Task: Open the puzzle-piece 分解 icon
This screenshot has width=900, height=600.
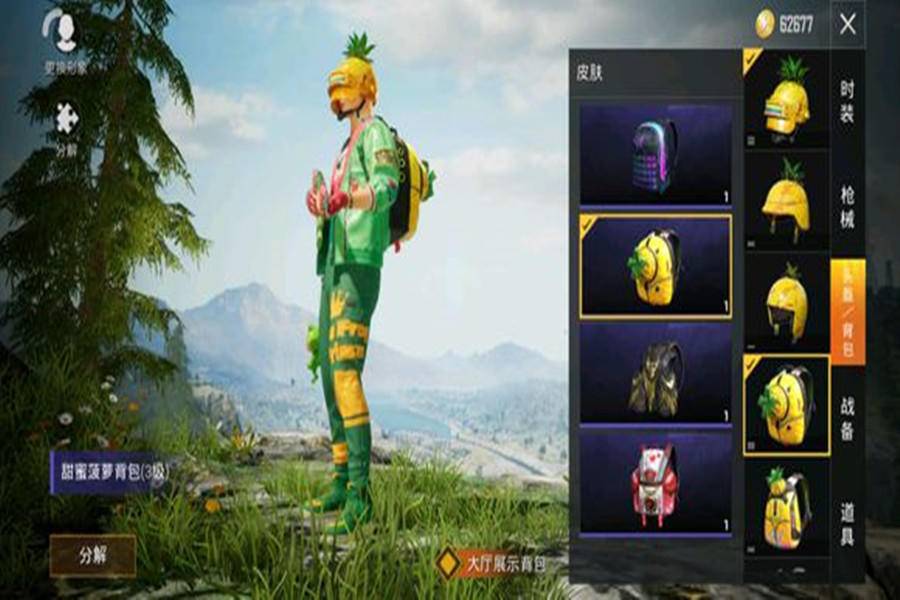Action: tap(65, 118)
